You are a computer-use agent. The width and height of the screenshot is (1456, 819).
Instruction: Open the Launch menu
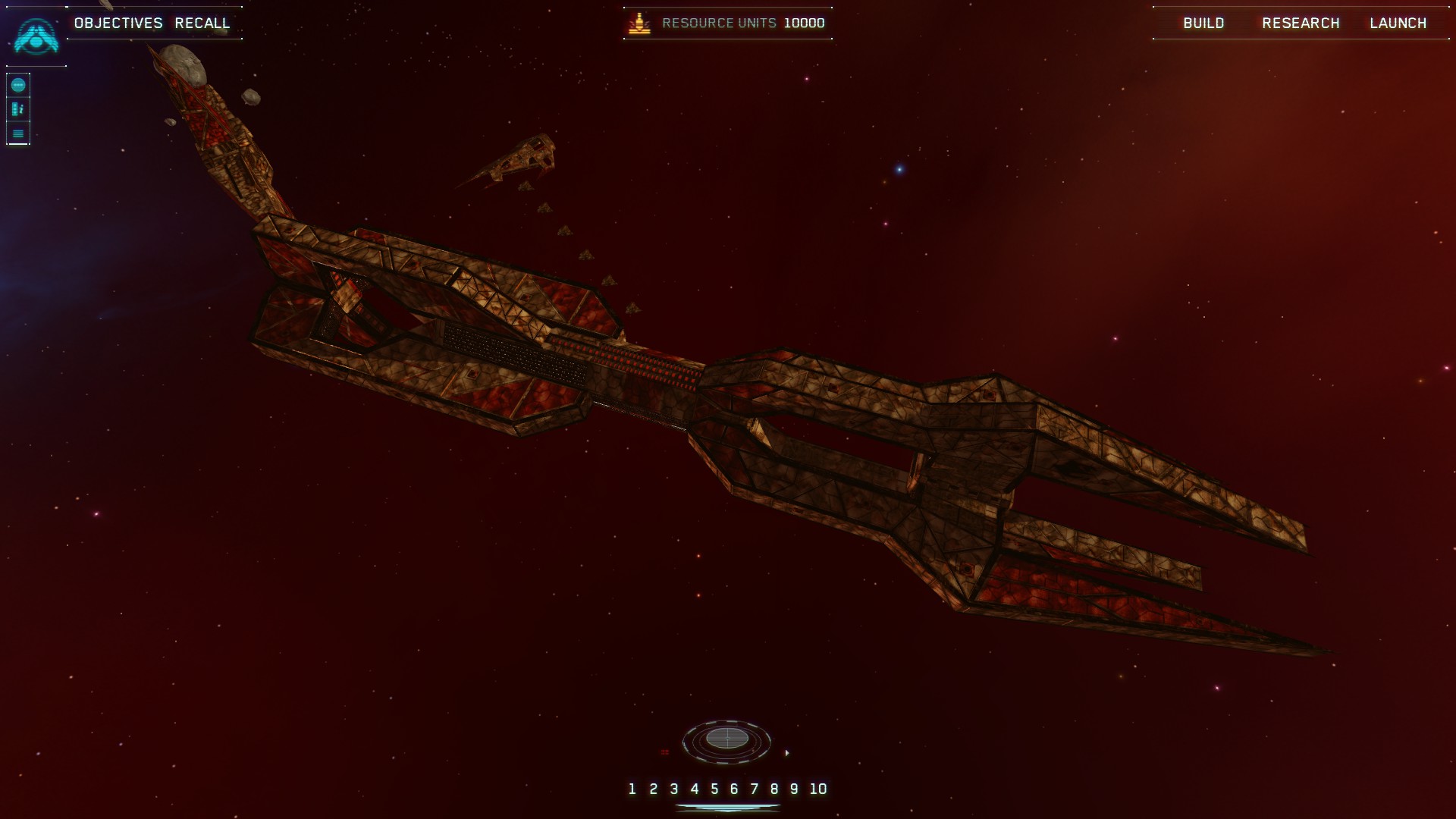(1398, 23)
